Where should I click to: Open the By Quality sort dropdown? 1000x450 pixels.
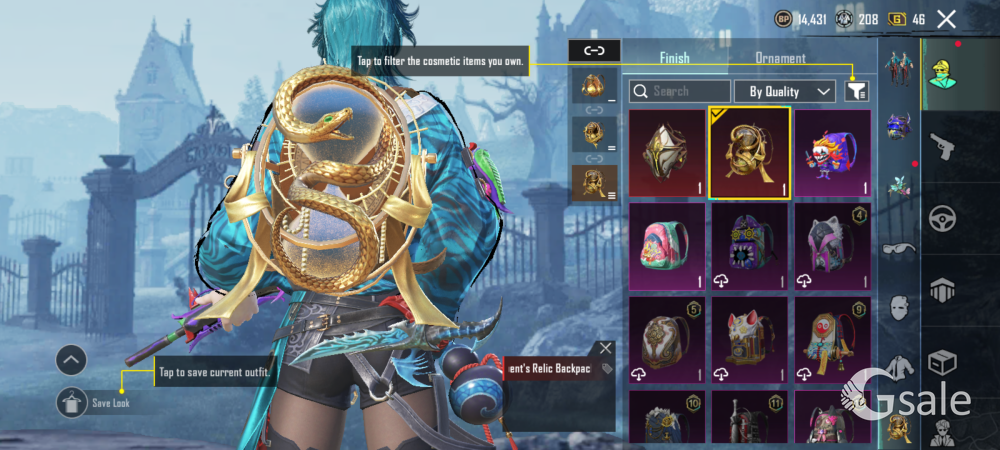pos(785,91)
